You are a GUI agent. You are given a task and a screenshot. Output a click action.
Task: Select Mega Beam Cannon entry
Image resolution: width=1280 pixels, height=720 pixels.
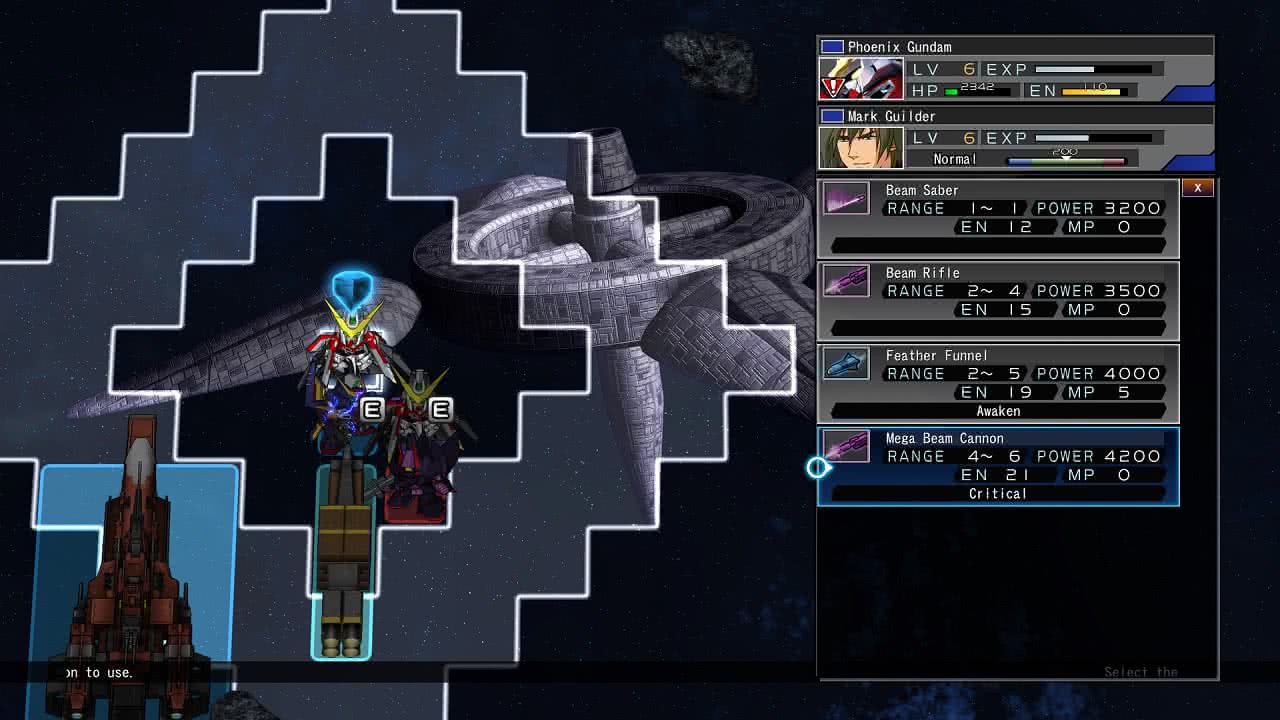tap(998, 467)
